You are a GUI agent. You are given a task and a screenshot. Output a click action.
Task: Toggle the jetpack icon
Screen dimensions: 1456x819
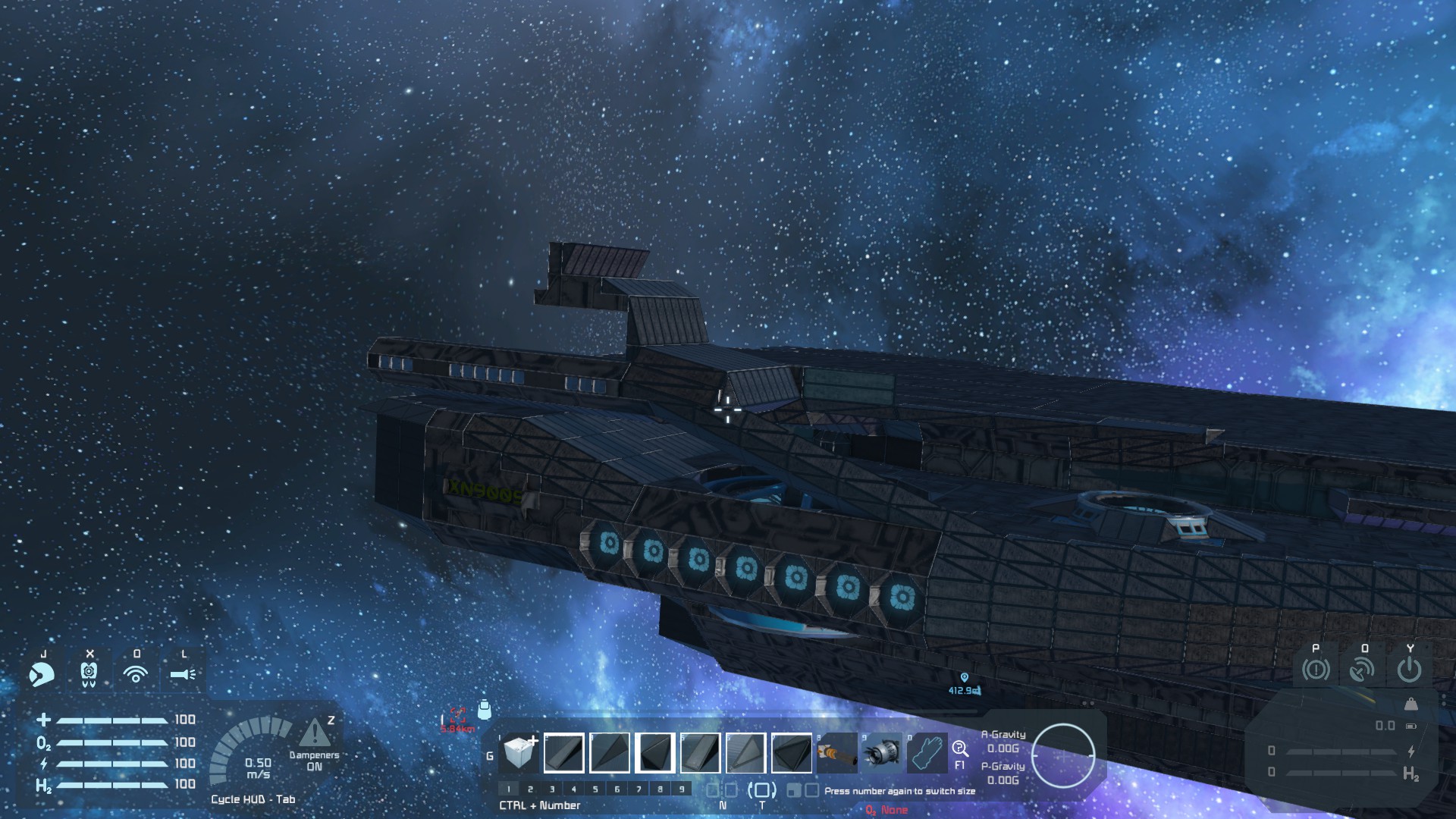[89, 673]
